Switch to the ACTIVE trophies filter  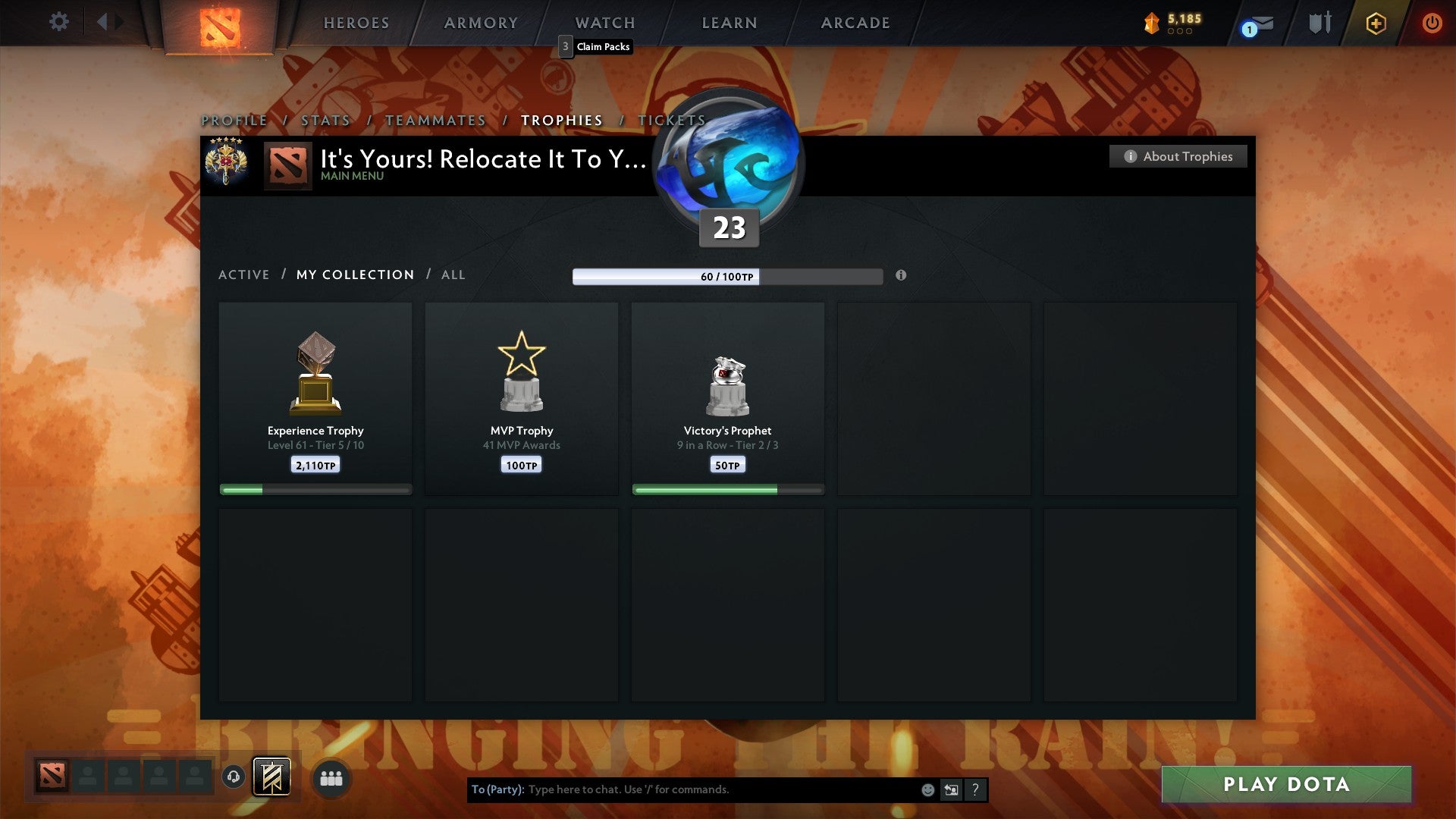(x=244, y=275)
